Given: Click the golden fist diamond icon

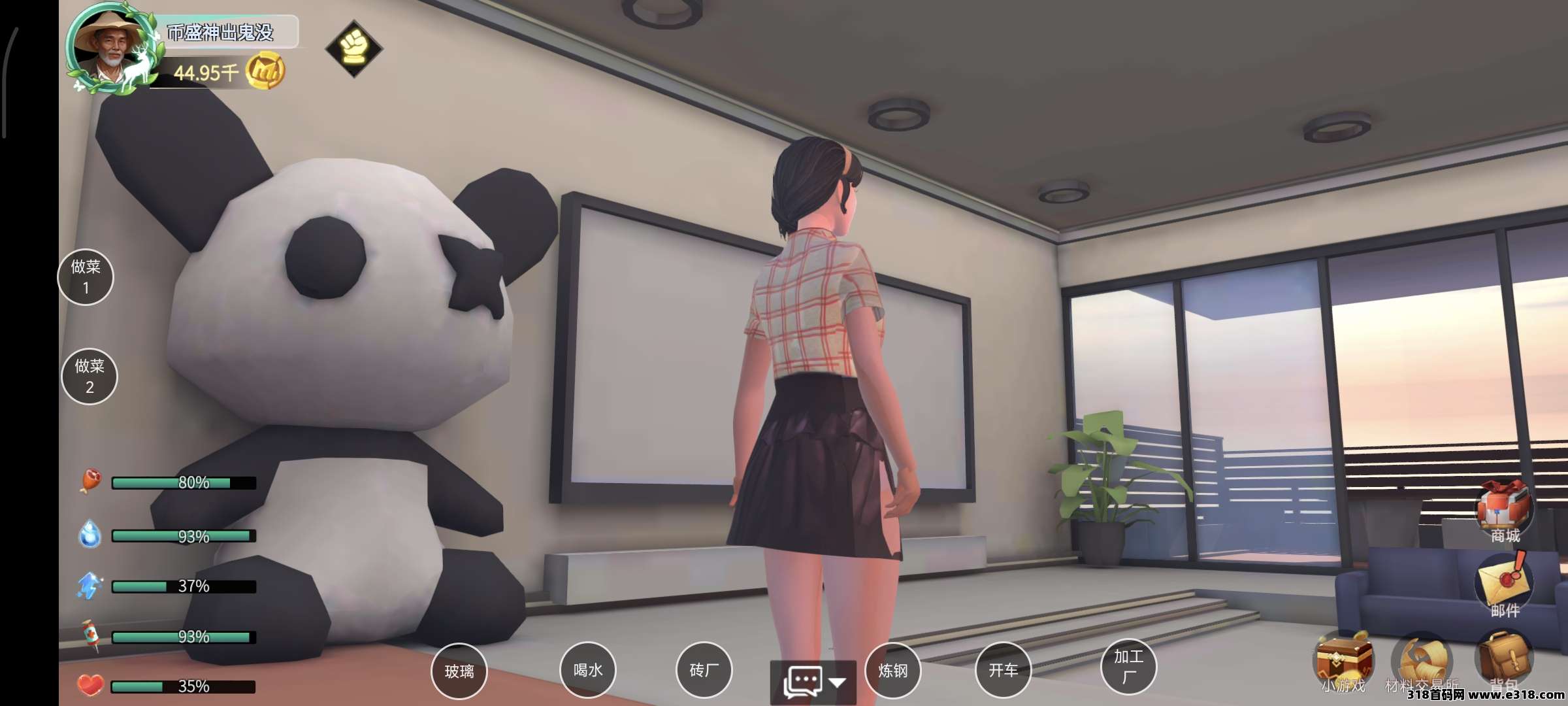Looking at the screenshot, I should pos(353,48).
